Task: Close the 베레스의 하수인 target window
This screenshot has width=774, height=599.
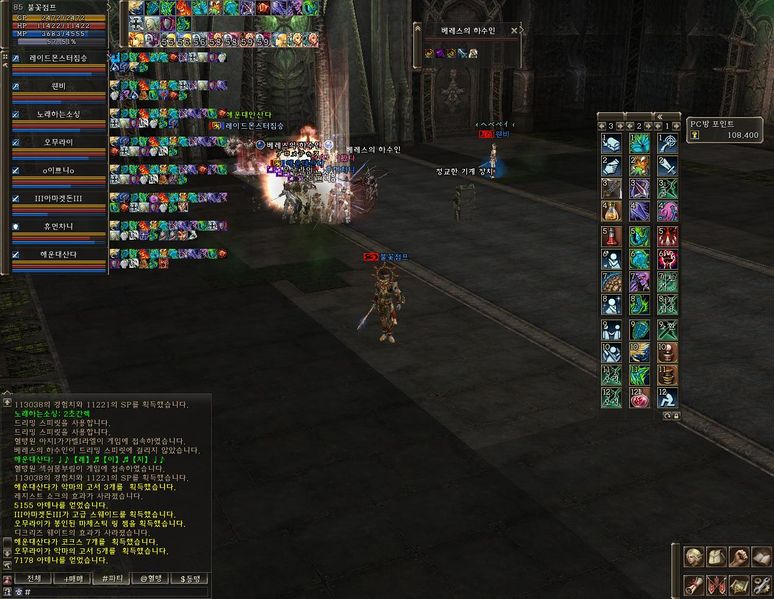Action: (x=514, y=31)
